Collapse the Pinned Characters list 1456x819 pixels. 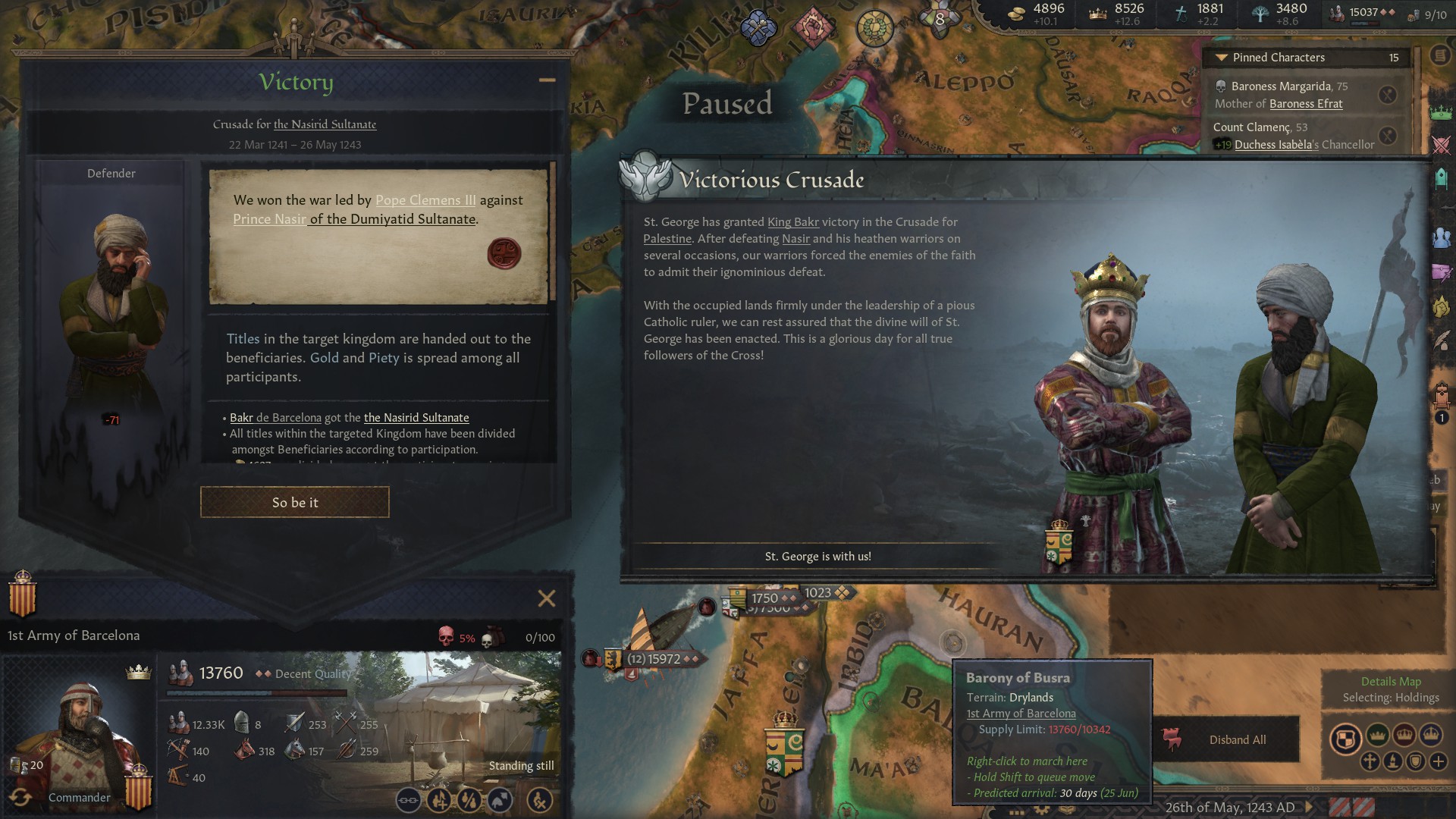(x=1221, y=57)
